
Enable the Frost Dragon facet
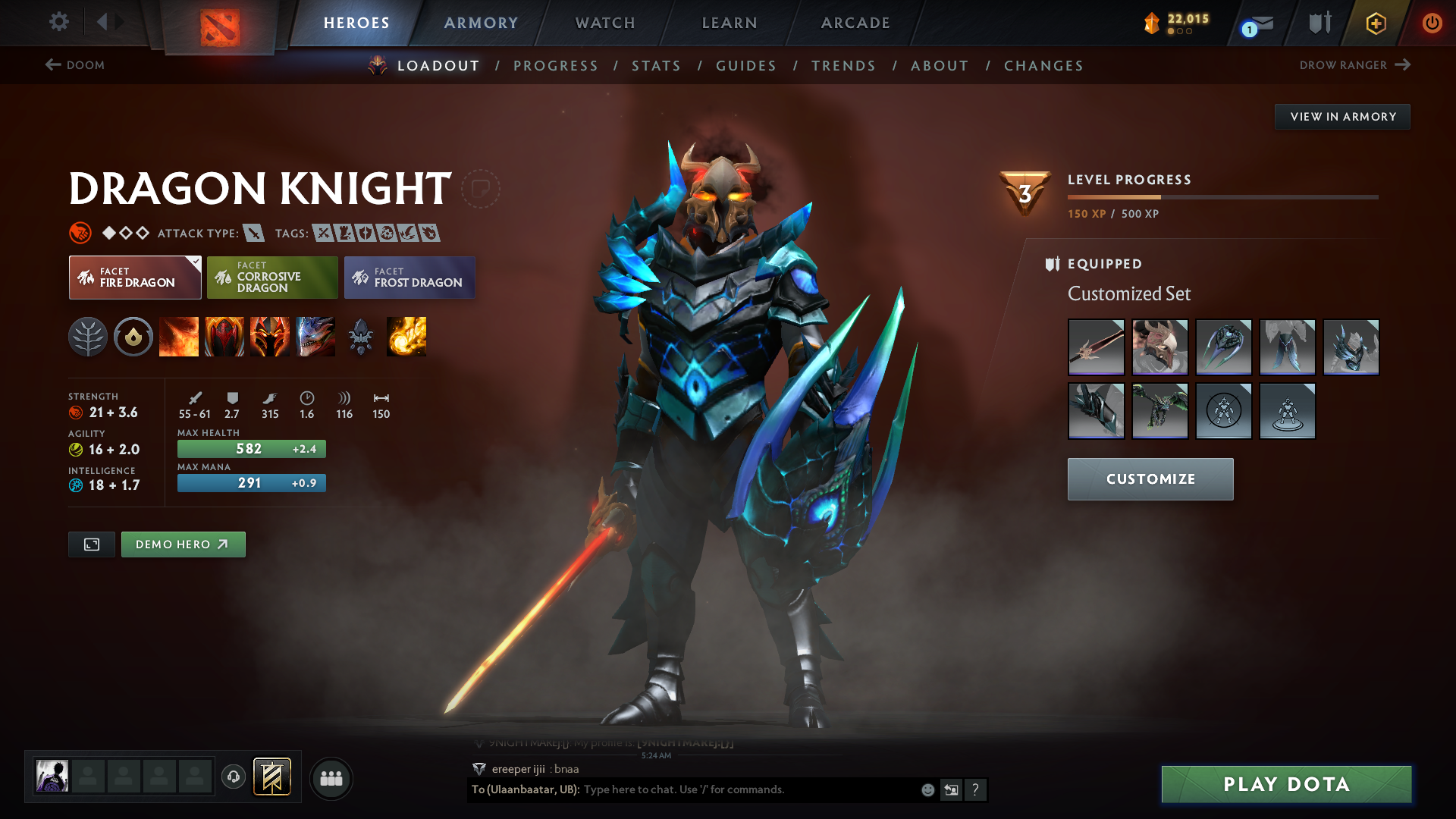tap(409, 278)
